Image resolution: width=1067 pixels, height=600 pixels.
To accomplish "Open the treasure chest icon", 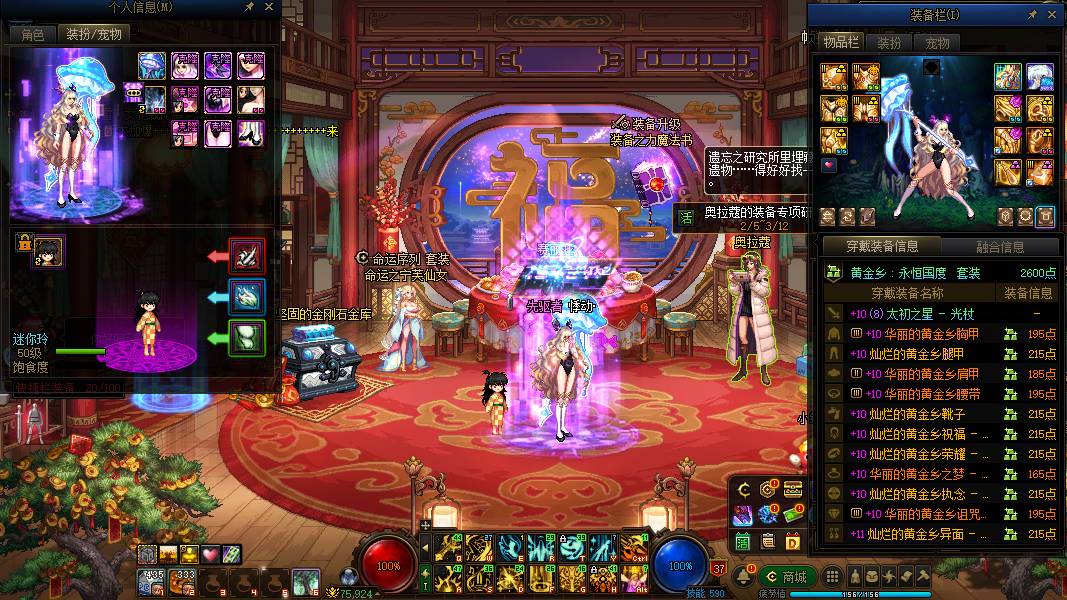I will point(793,488).
